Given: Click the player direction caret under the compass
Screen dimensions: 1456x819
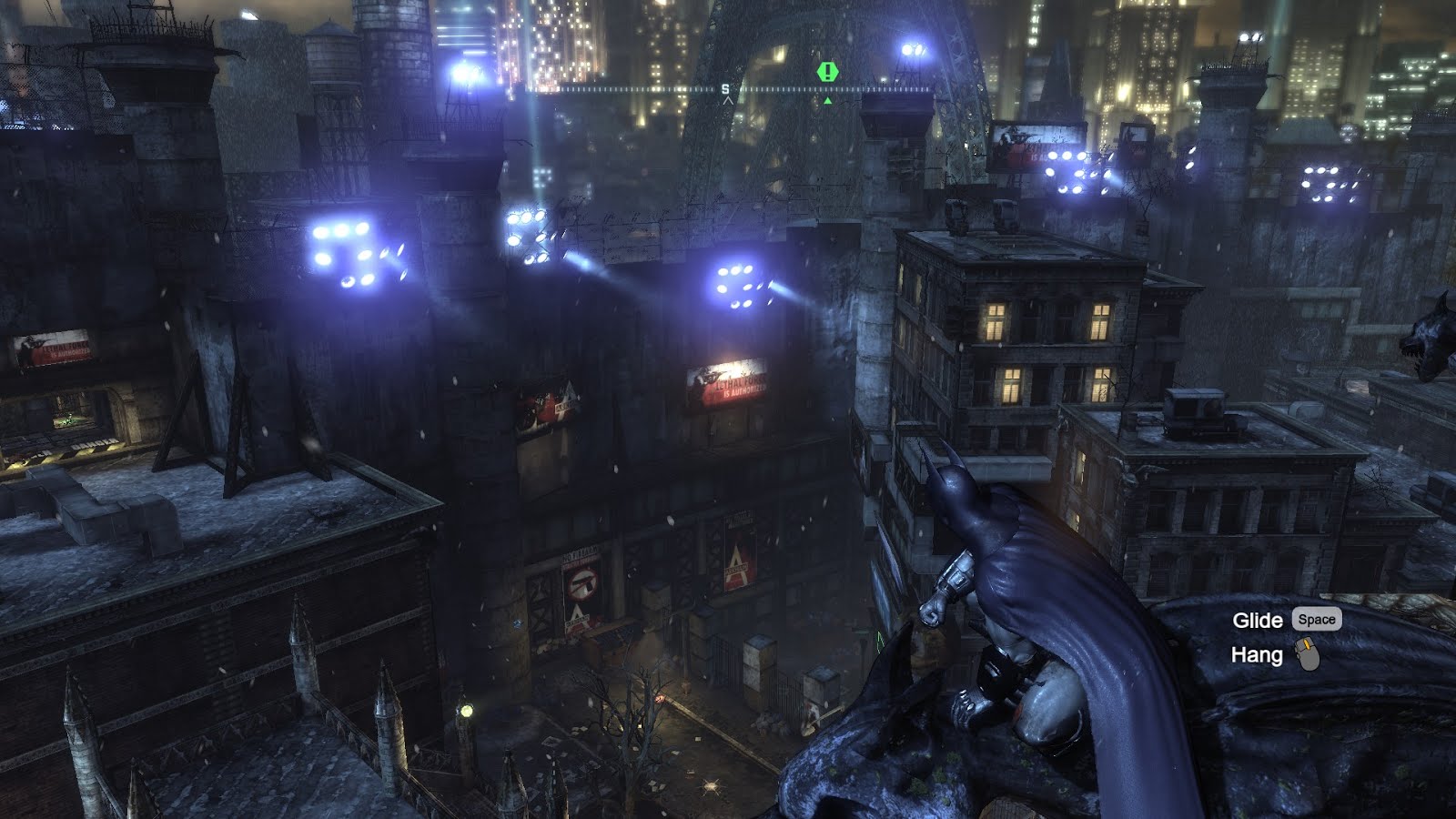Looking at the screenshot, I should coord(728,99).
